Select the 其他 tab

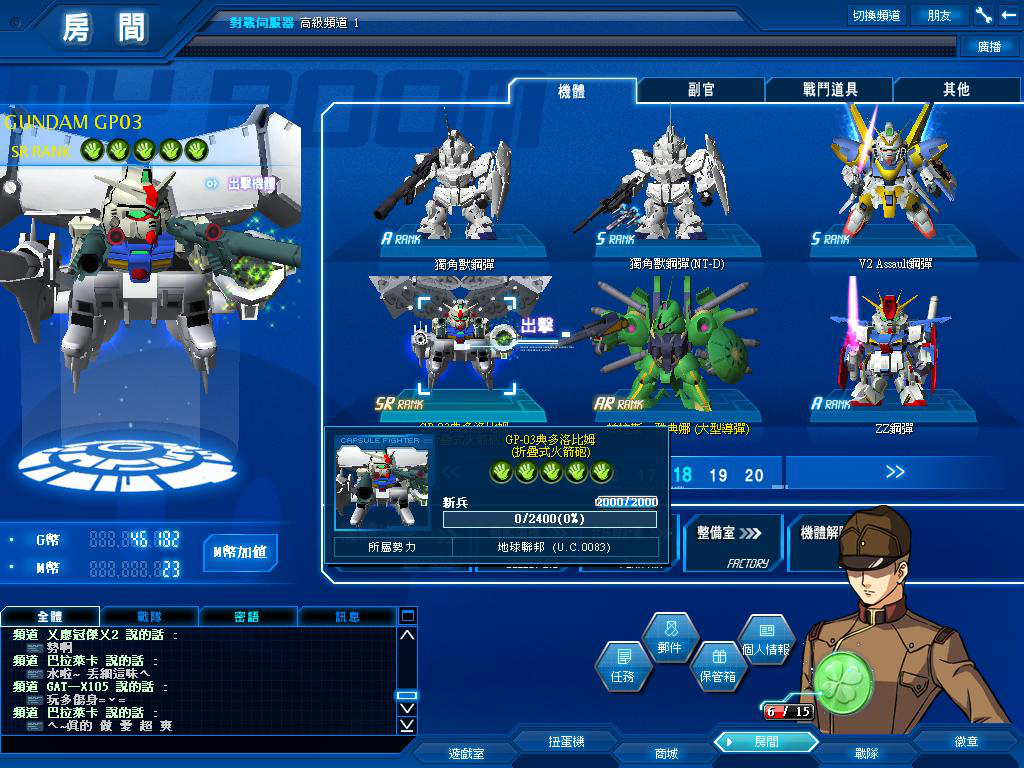click(x=956, y=90)
